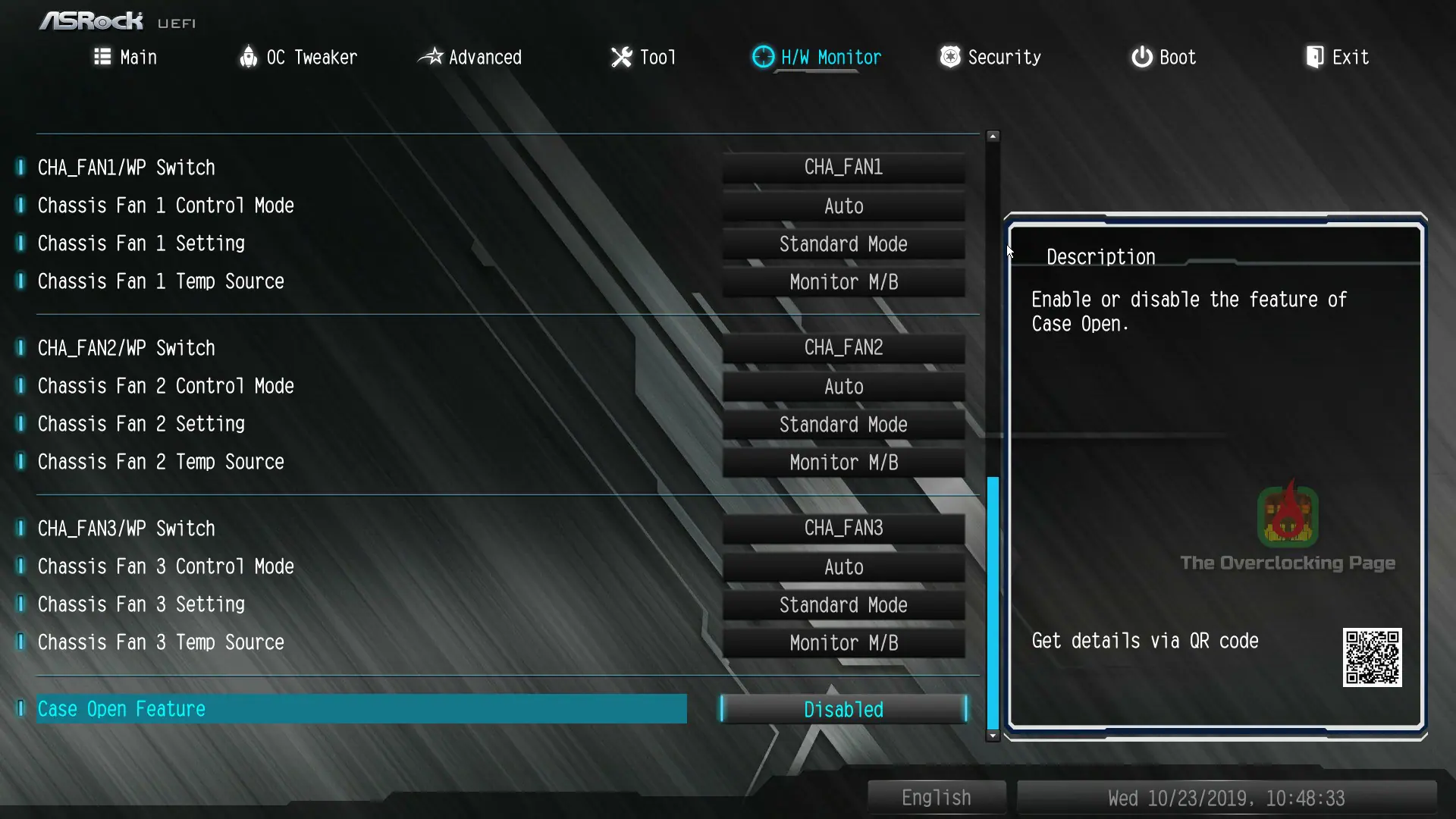The width and height of the screenshot is (1456, 819).
Task: Select the Boot power icon
Action: click(1141, 57)
